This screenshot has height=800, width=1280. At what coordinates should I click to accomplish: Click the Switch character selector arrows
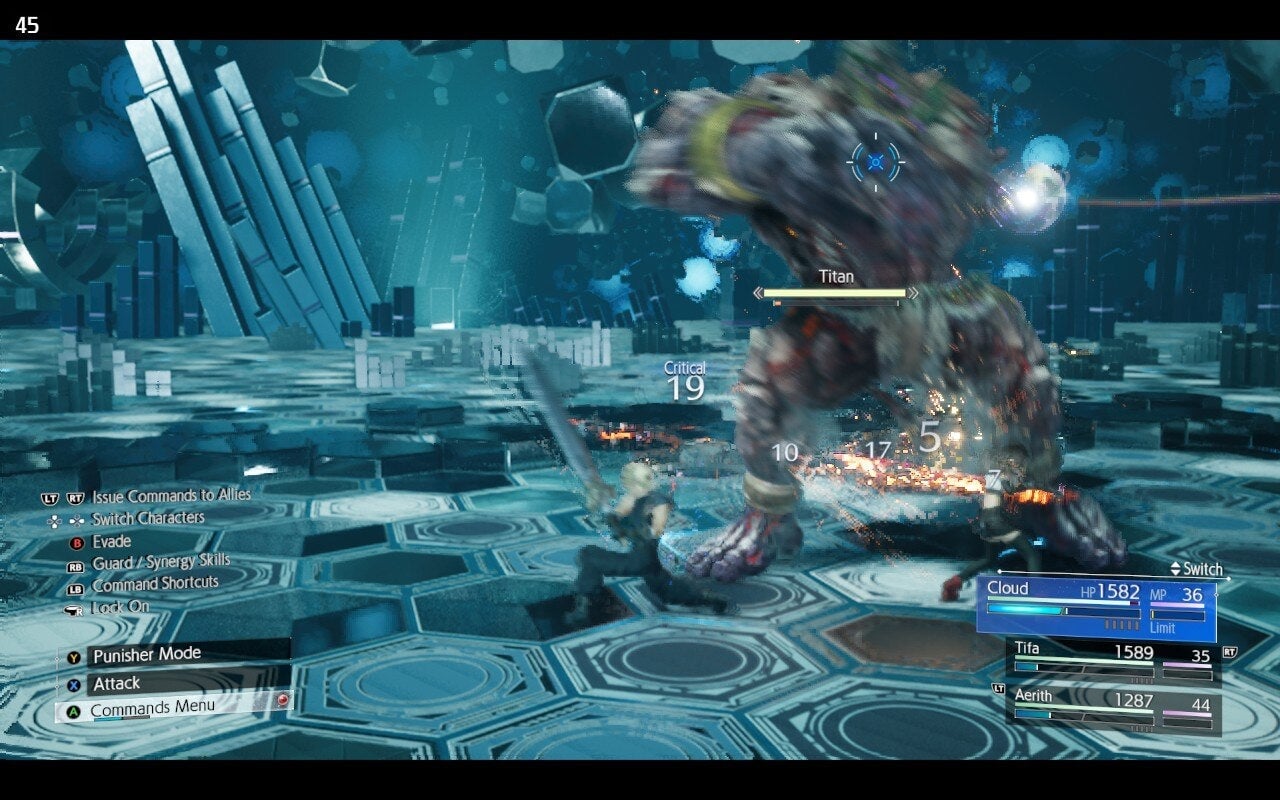click(x=1175, y=569)
